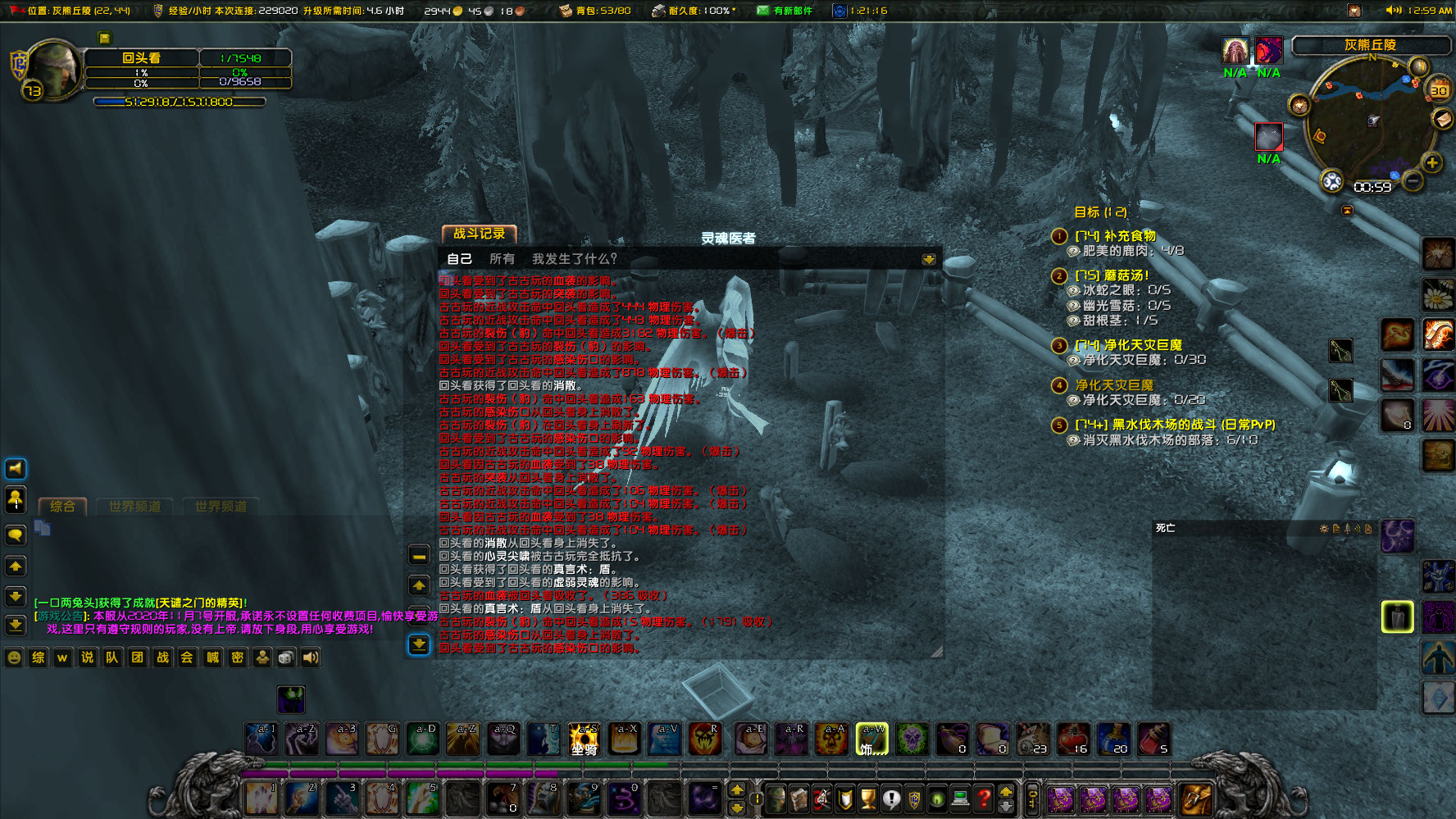Open the spellbook in the micro menu

coord(799,799)
